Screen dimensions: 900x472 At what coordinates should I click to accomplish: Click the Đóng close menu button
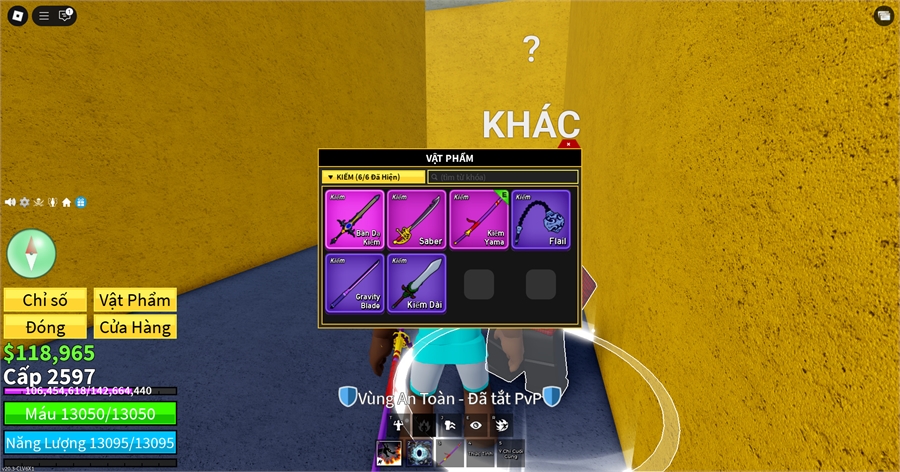(45, 327)
